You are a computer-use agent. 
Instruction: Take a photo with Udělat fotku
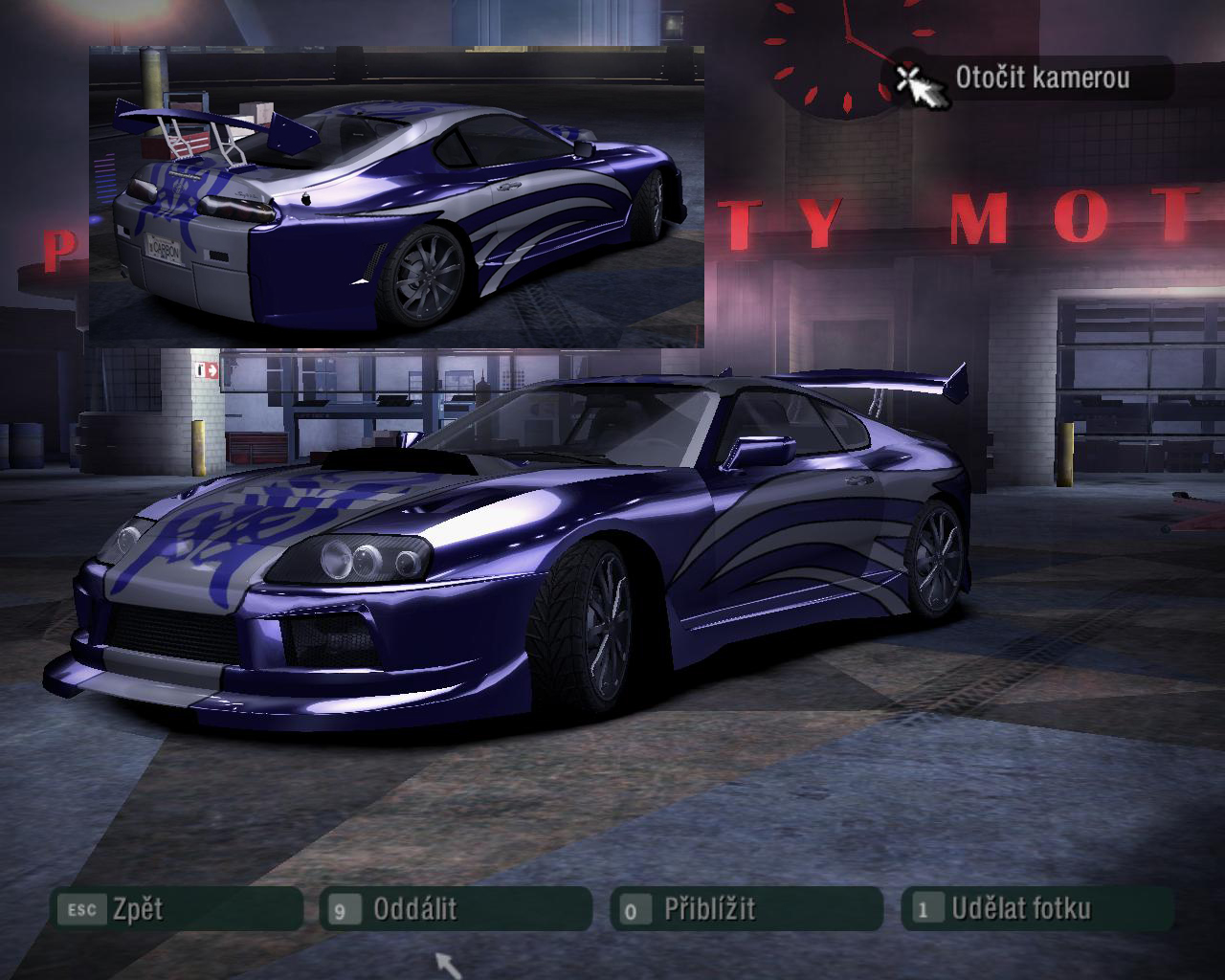click(x=1036, y=908)
